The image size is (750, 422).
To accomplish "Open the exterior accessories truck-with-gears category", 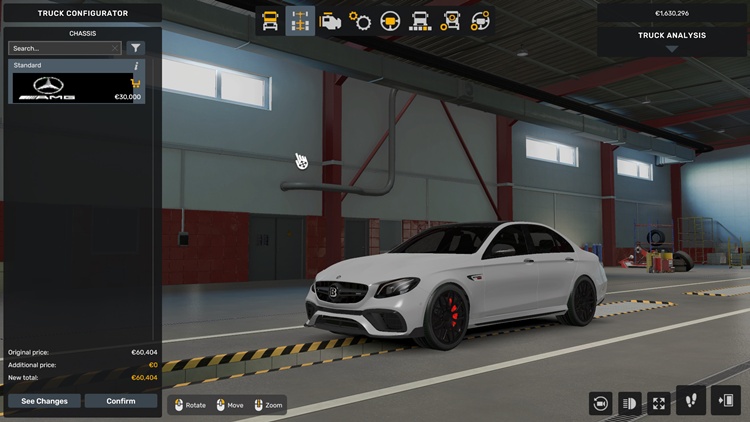I will coord(450,21).
